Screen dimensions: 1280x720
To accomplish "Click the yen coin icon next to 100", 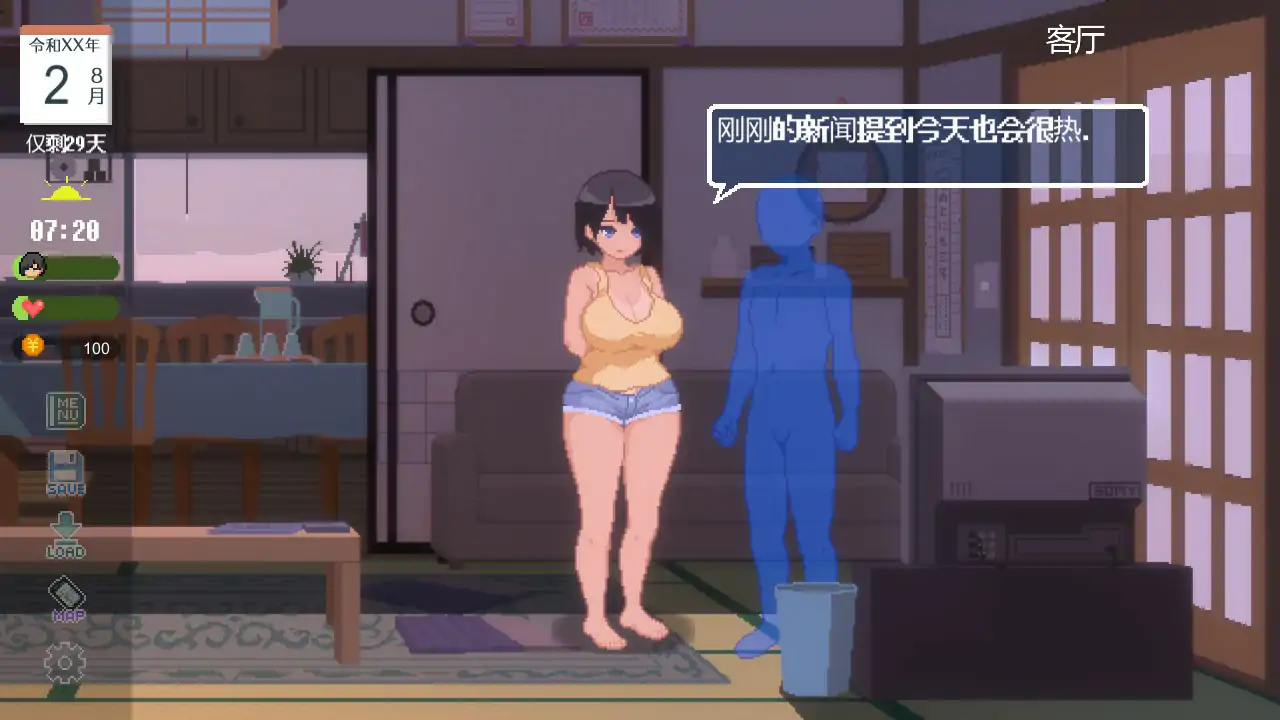I will click(x=32, y=348).
